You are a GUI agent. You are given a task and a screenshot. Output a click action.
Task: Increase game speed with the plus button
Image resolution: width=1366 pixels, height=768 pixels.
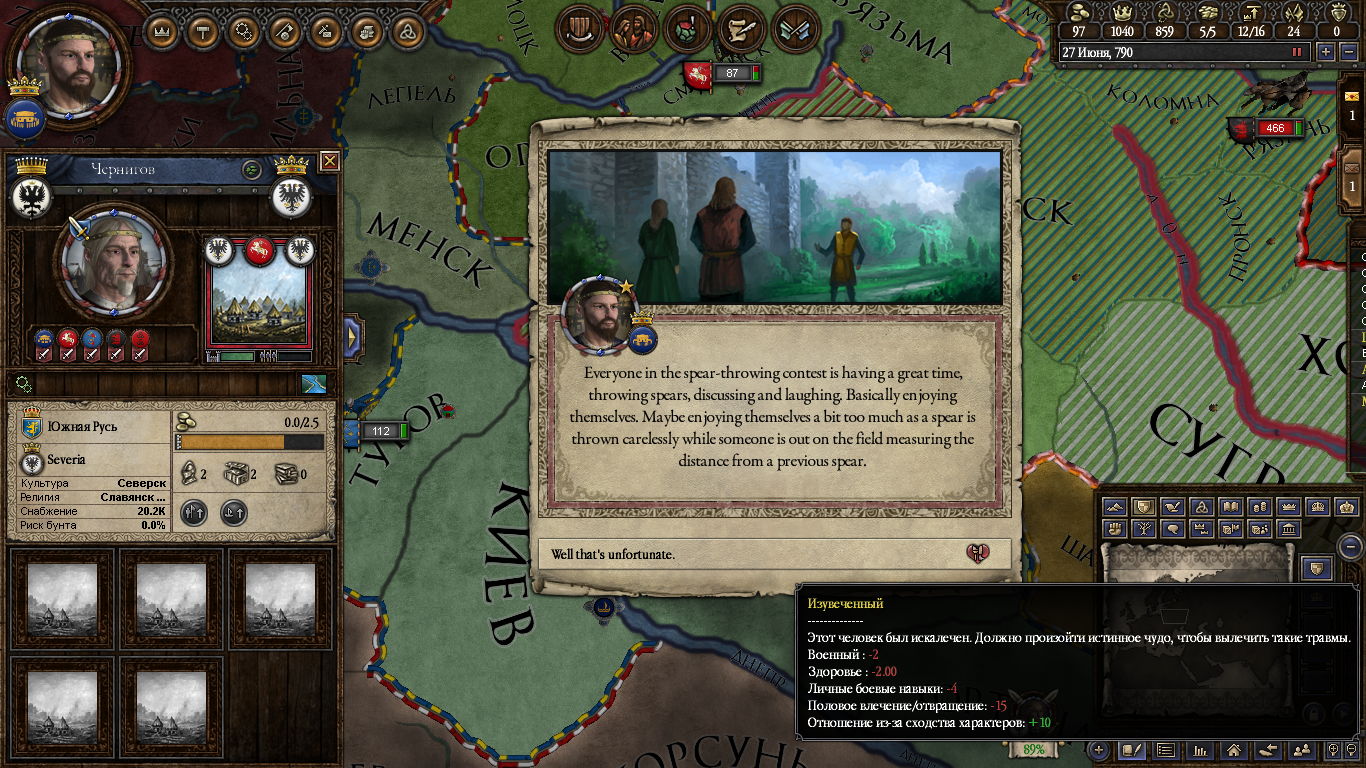pos(1326,52)
